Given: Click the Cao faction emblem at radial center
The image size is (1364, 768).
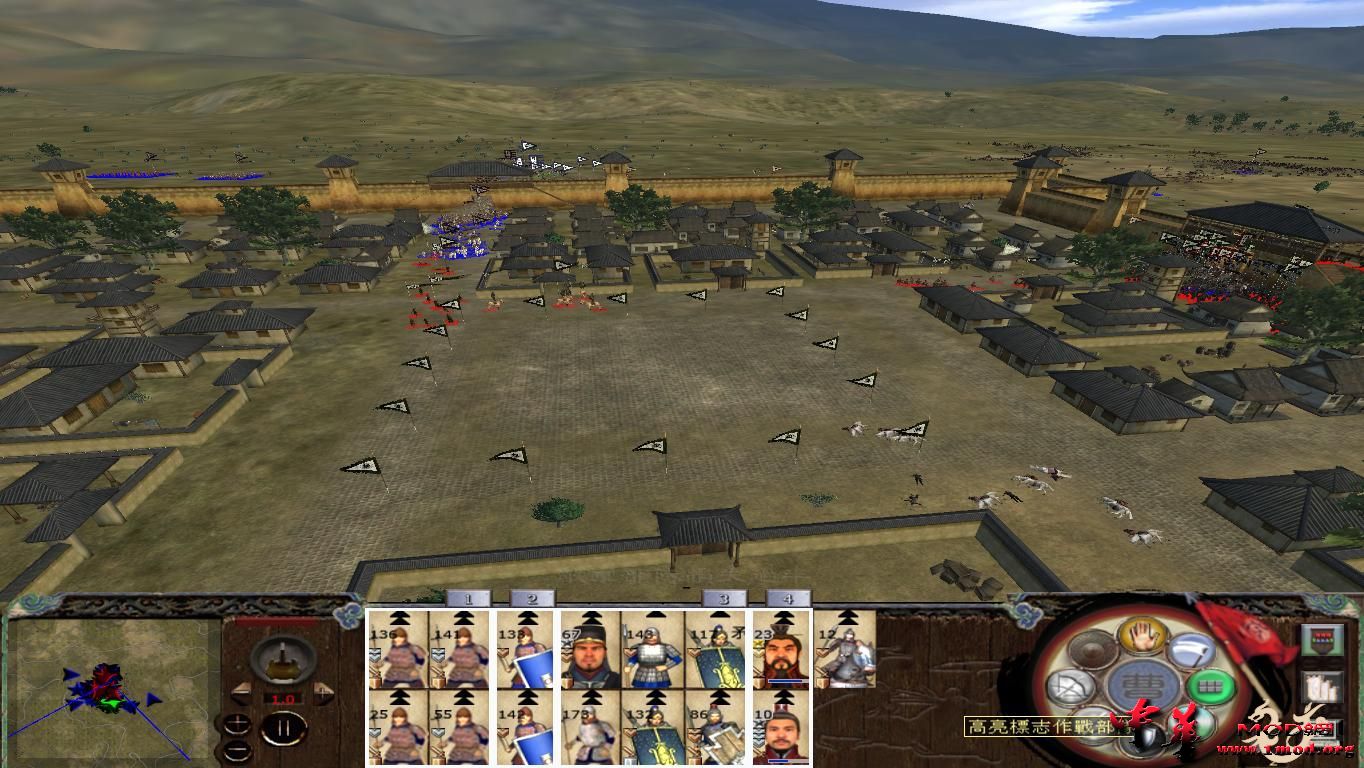Looking at the screenshot, I should [x=1141, y=683].
